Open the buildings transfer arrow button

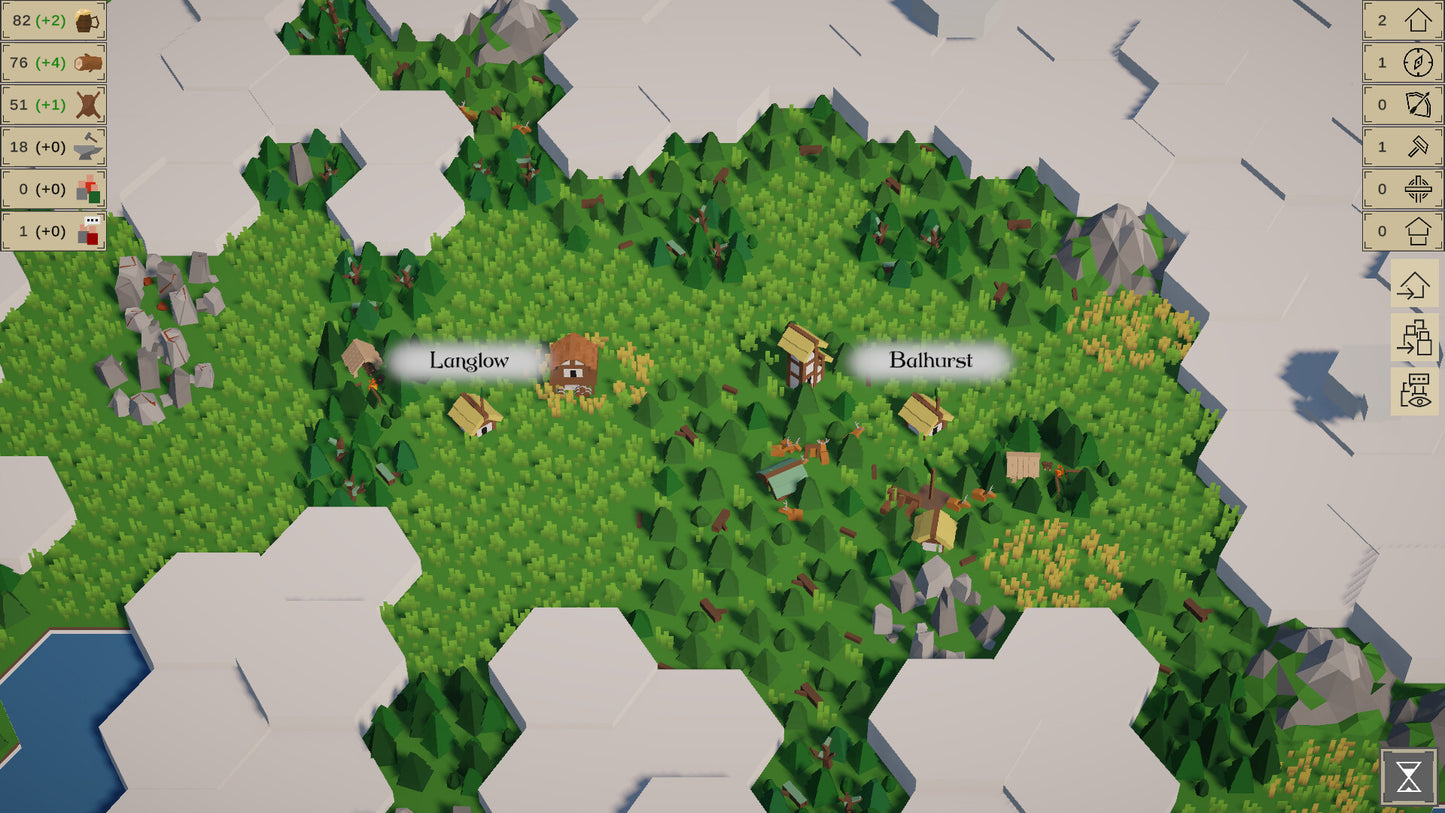pyautogui.click(x=1414, y=338)
